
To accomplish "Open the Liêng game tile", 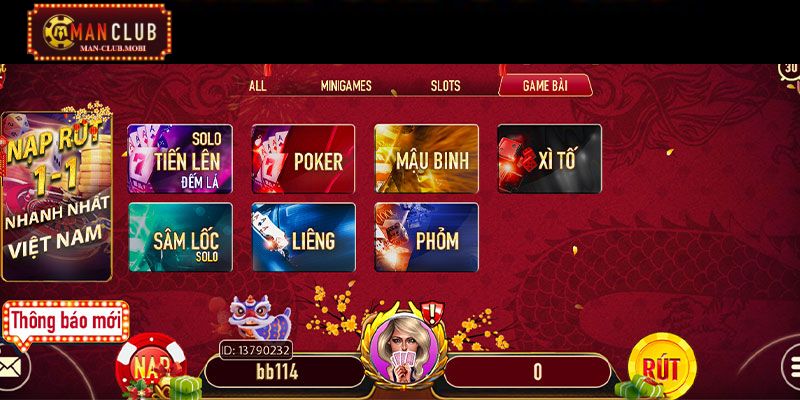I will coord(303,238).
